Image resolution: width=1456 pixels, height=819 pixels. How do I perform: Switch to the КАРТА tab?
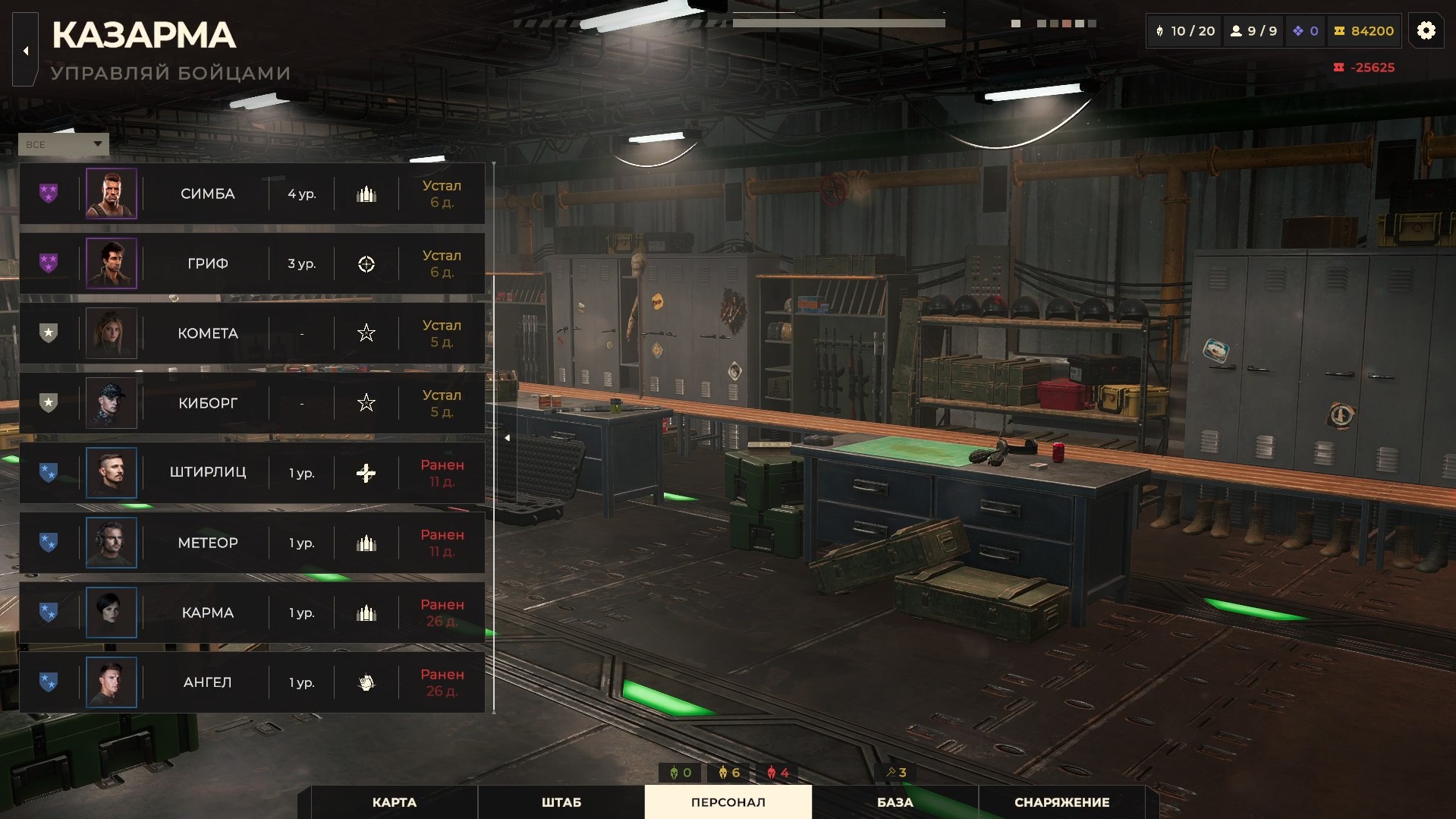[395, 802]
